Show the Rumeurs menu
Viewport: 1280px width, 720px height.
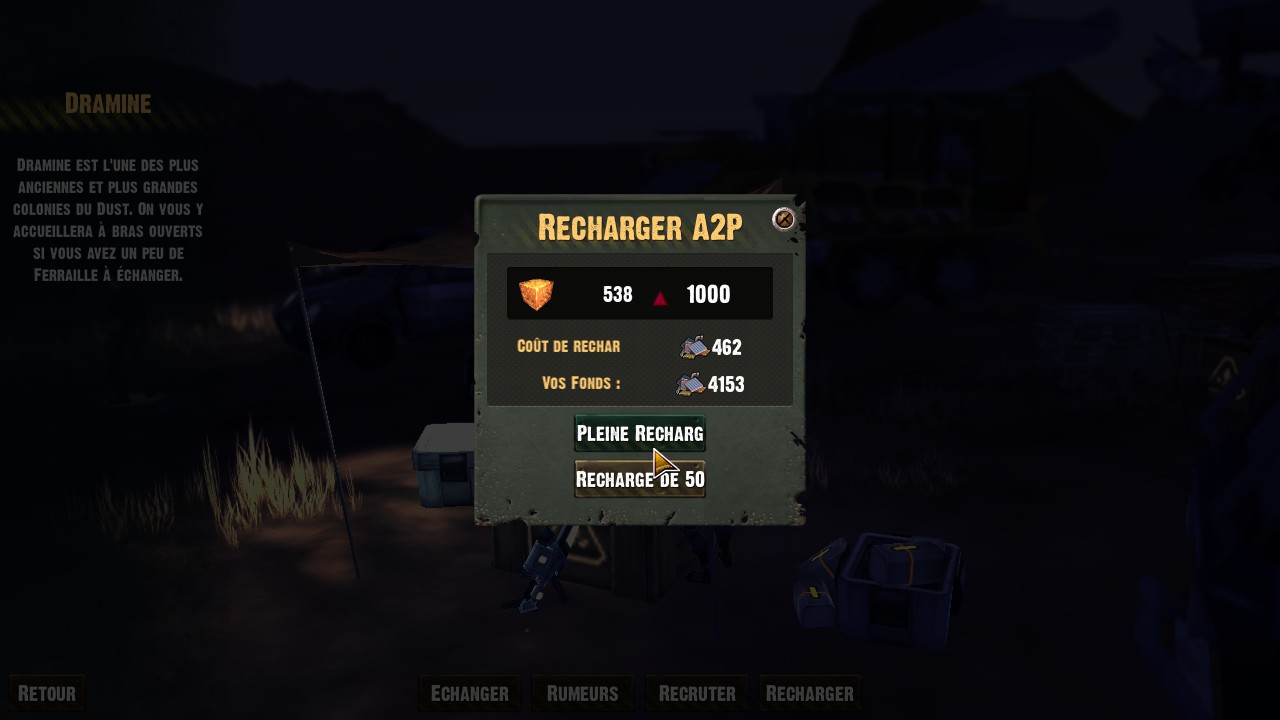[x=582, y=693]
